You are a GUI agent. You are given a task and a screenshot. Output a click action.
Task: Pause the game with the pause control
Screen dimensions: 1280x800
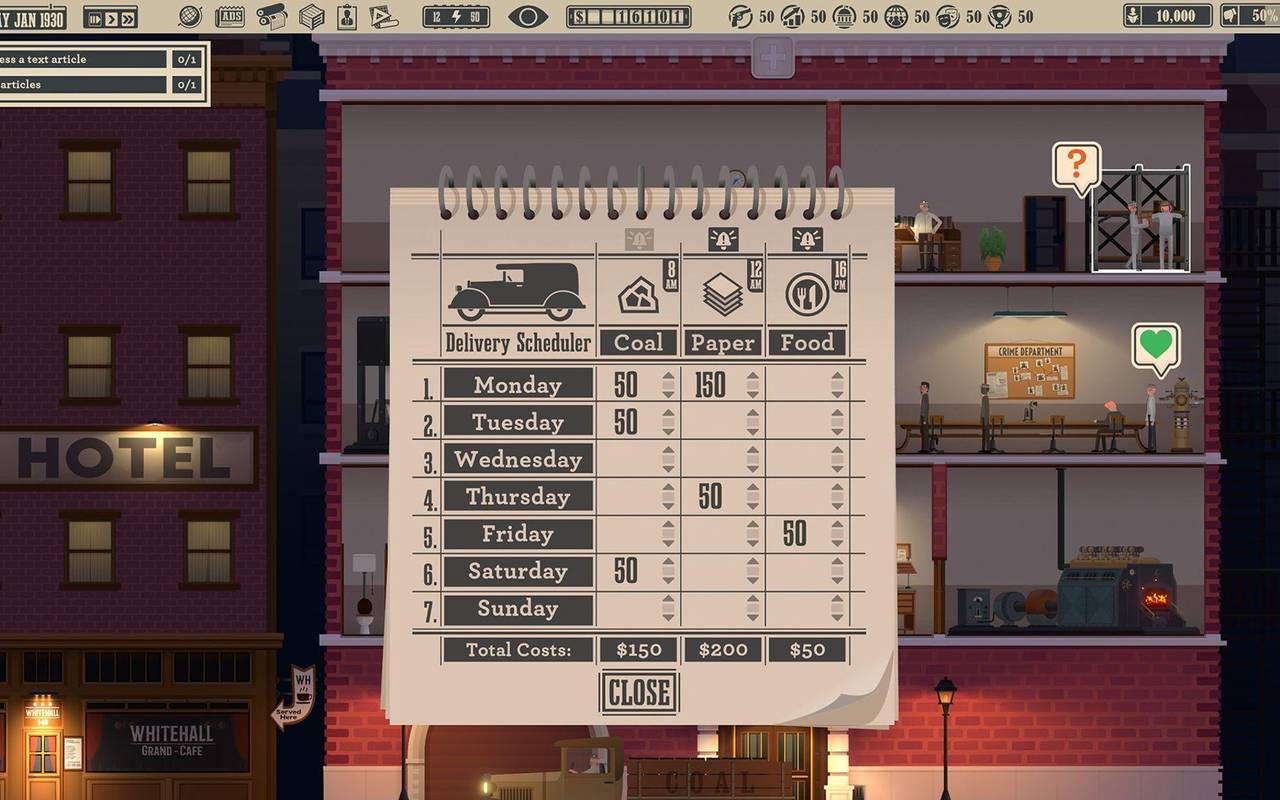[95, 17]
